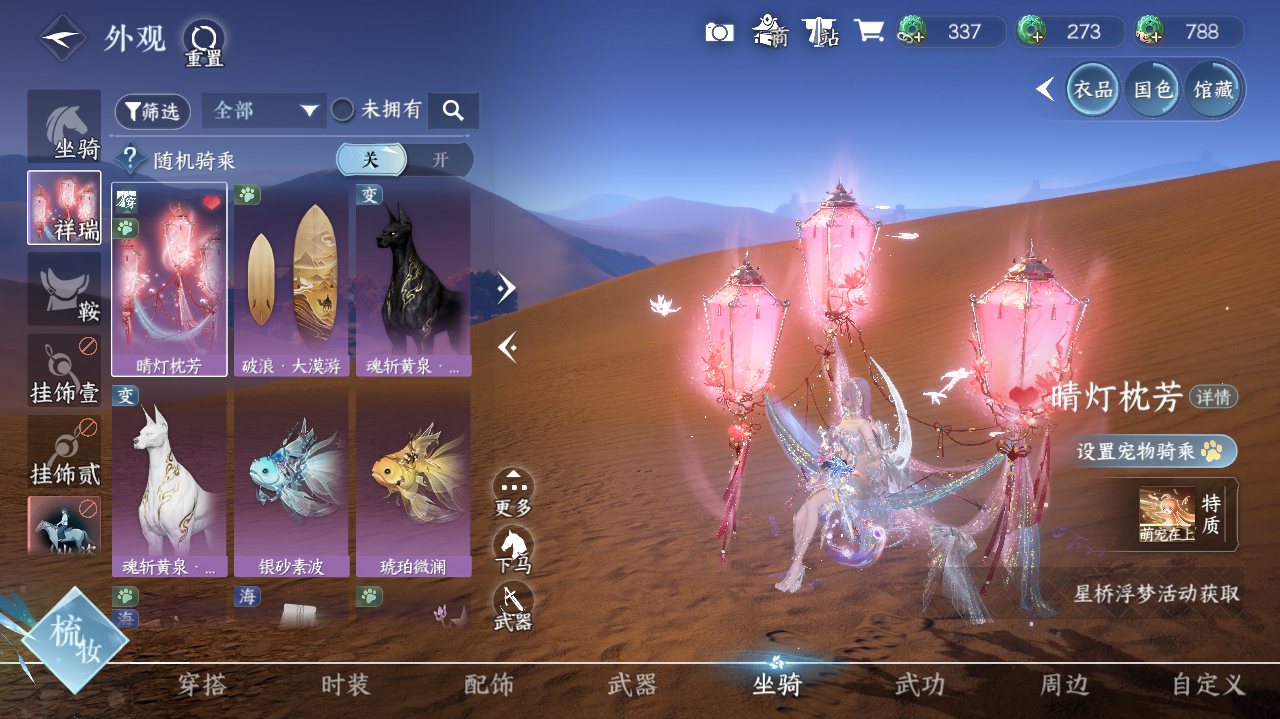Select the 挂饰壹 accessory slot
Viewport: 1280px width, 719px height.
(64, 370)
